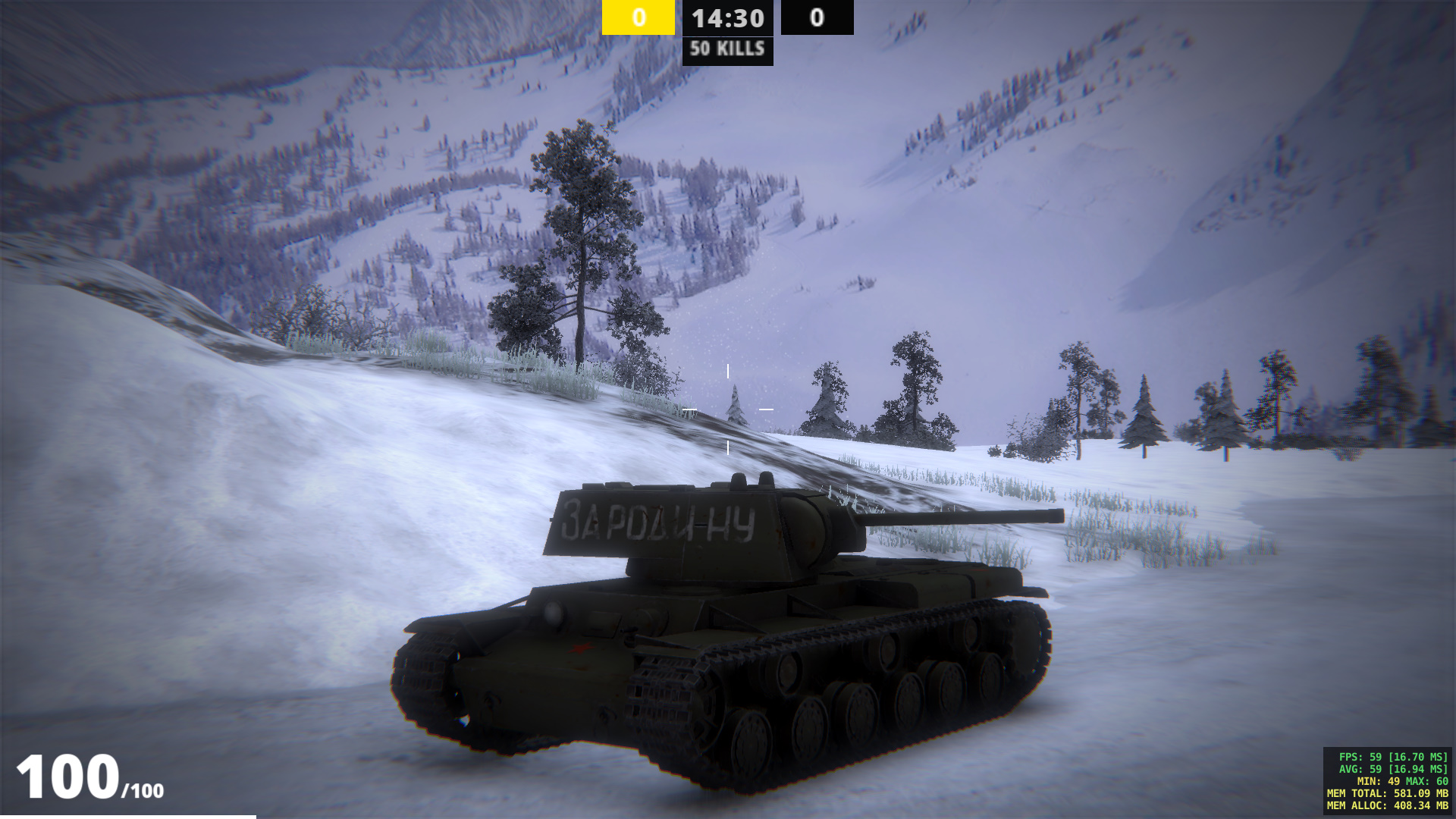Expand the 50 KILLS objective details
The width and height of the screenshot is (1456, 819).
727,51
